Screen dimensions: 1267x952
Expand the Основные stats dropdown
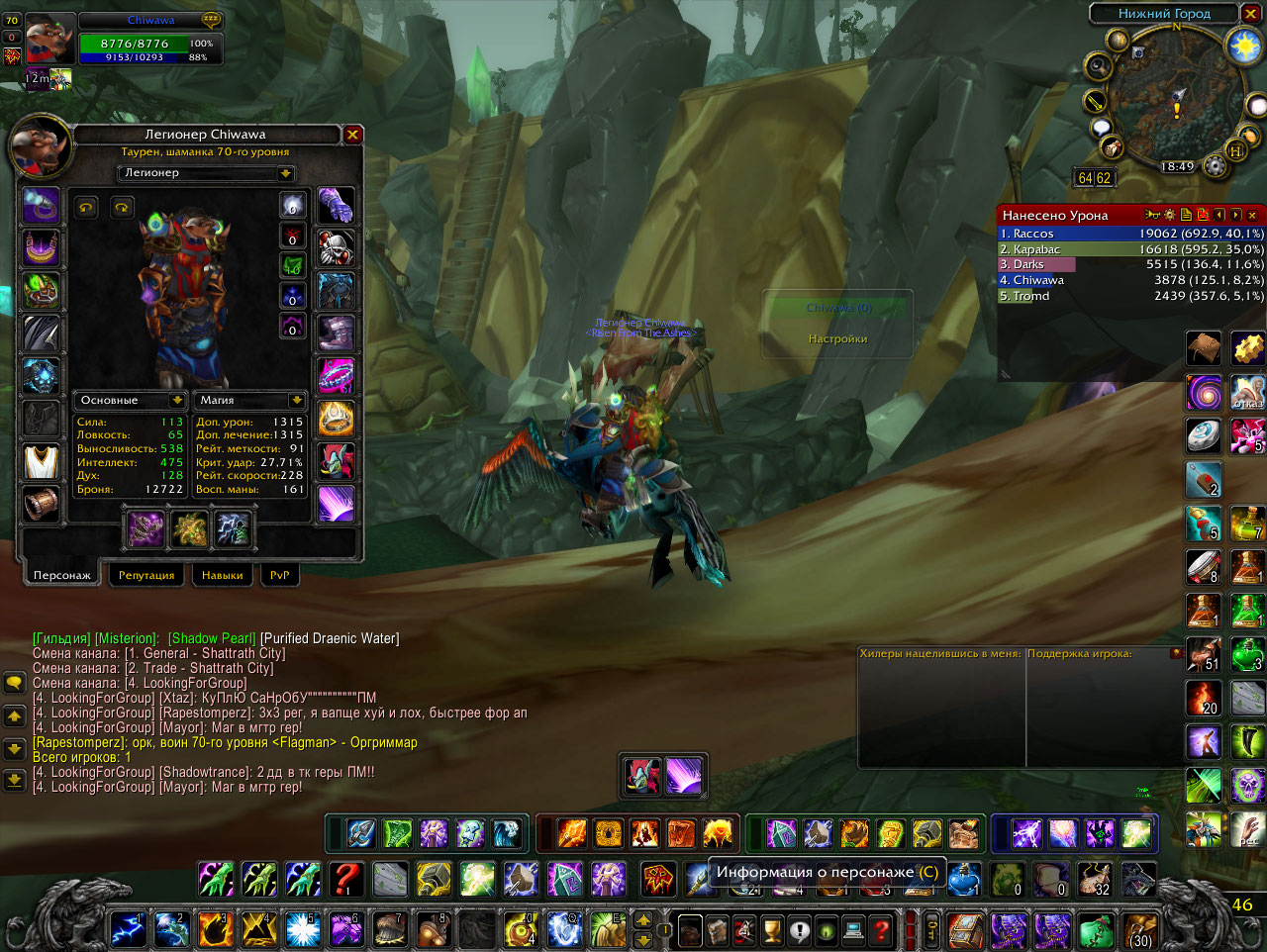point(177,400)
